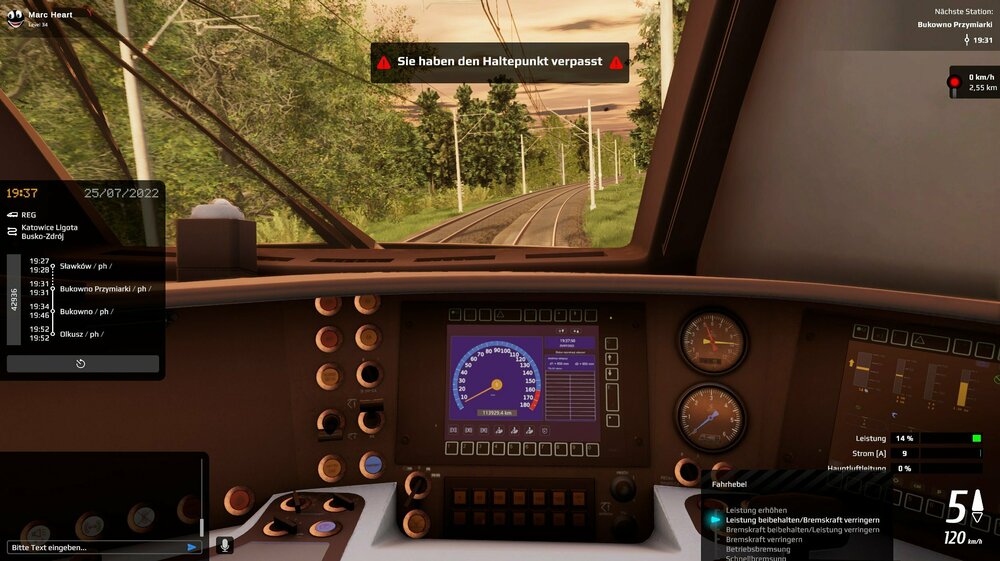The width and height of the screenshot is (1000, 561).
Task: Click the next signal speed indicator
Action: point(972,82)
